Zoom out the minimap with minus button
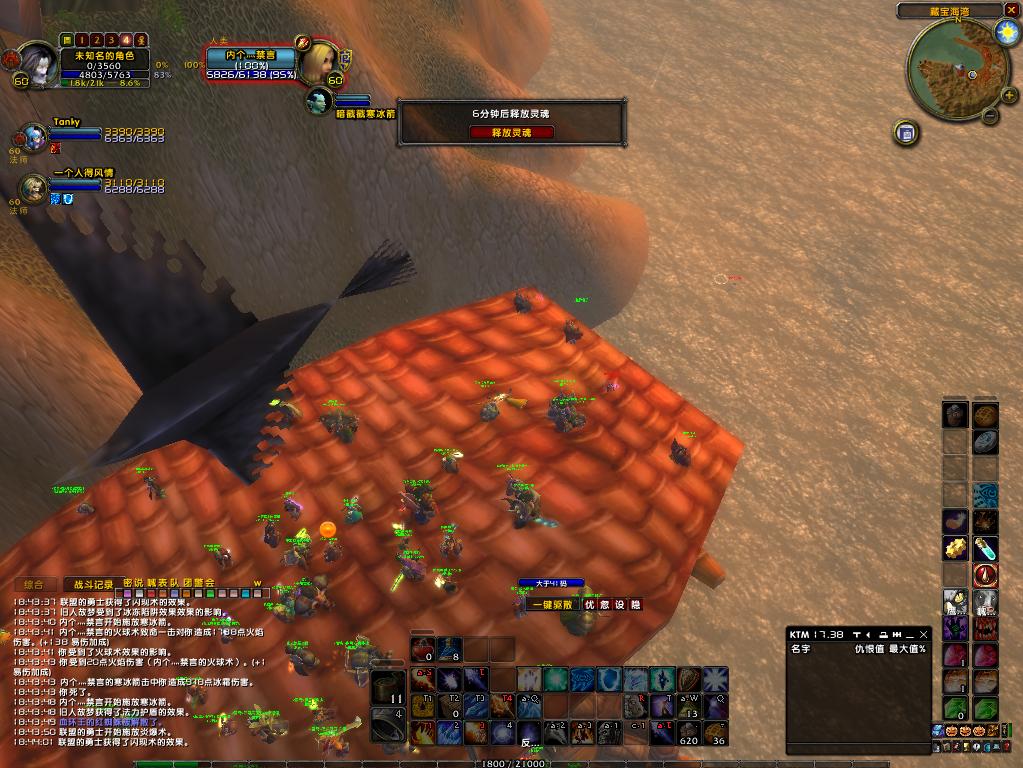 tap(989, 115)
